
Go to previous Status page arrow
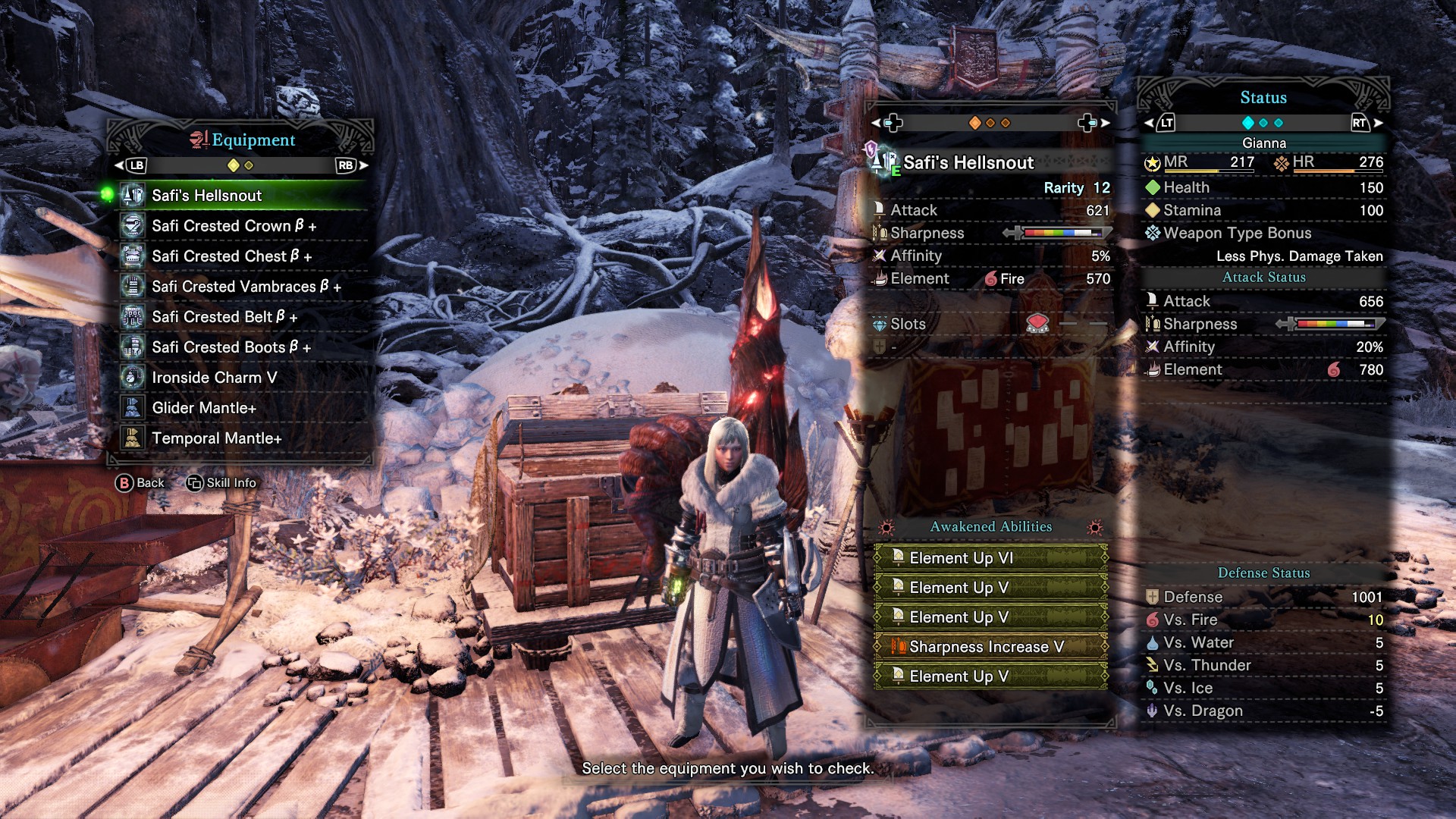click(x=1149, y=123)
